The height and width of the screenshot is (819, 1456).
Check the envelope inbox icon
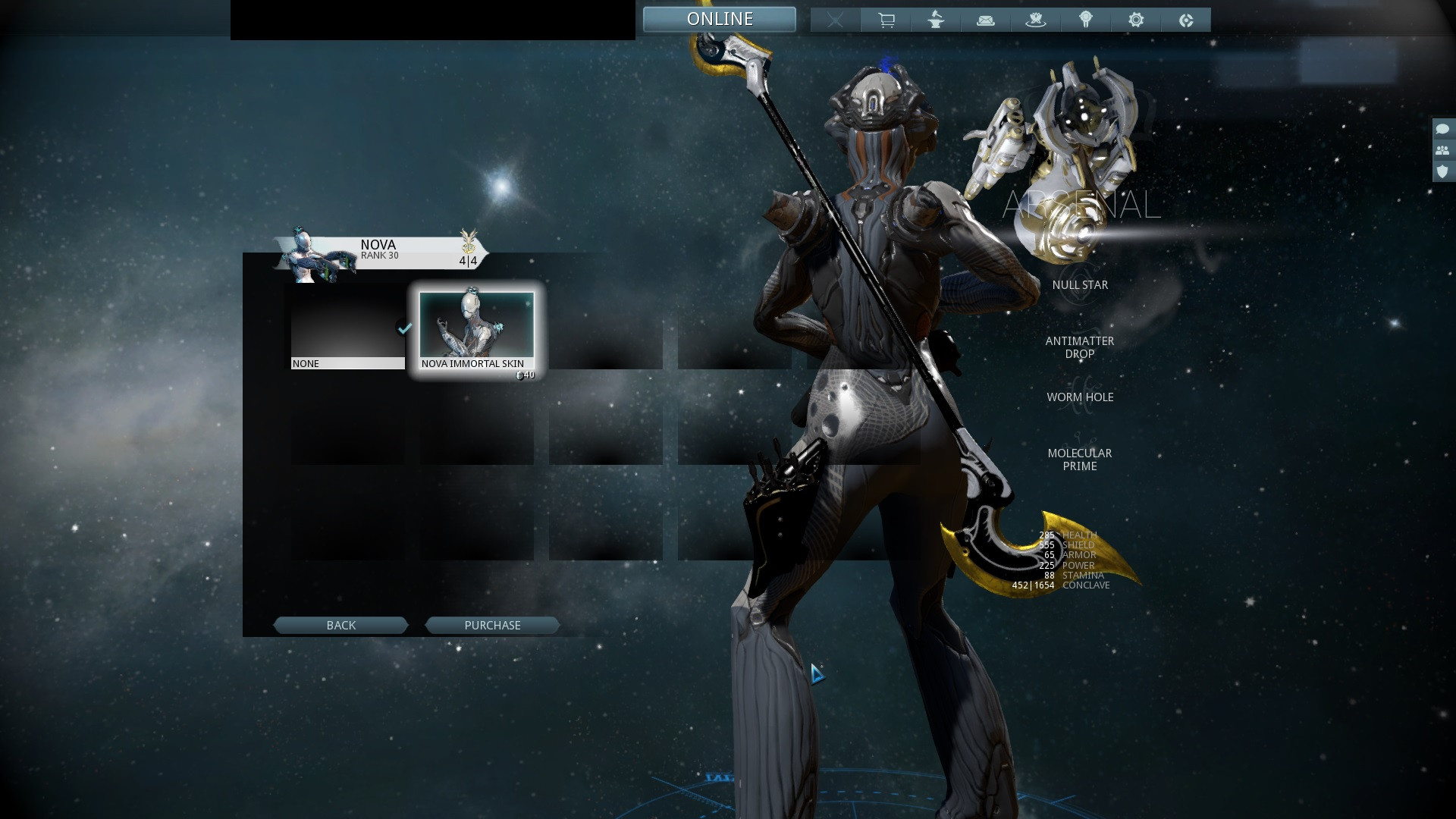pyautogui.click(x=986, y=20)
